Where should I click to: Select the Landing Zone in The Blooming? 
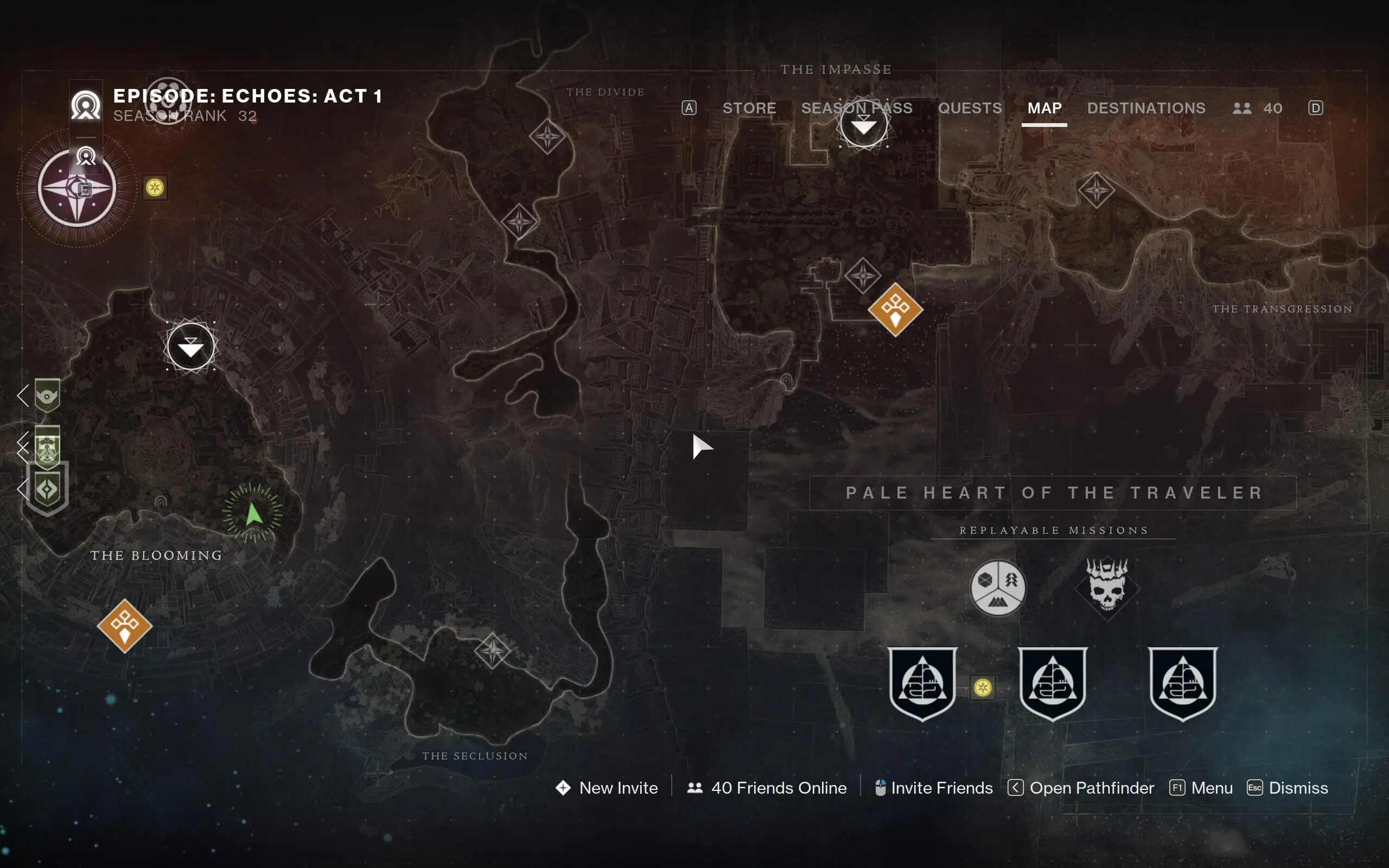coord(191,347)
